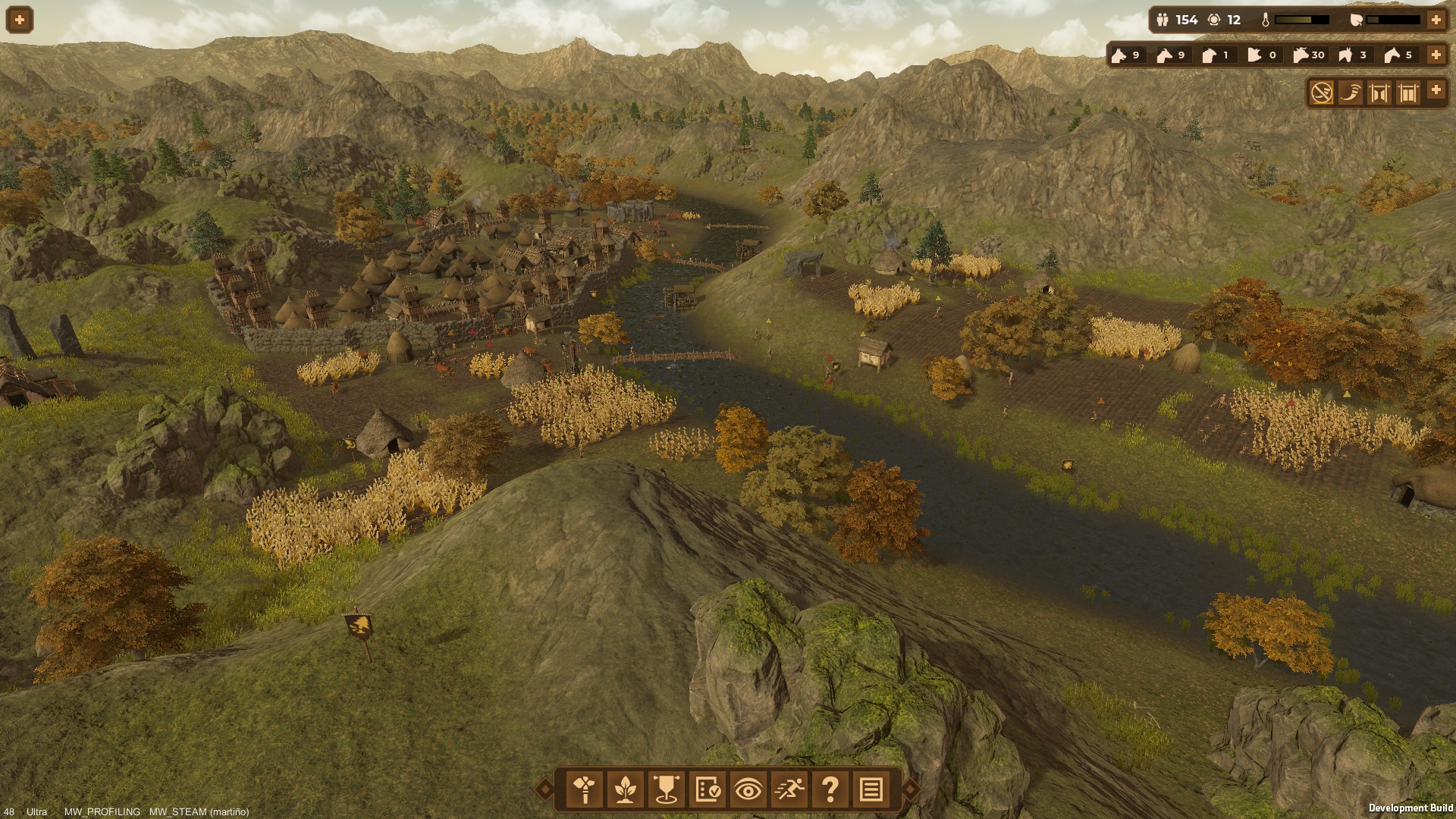Toggle the crossed-out horn alarm button
The height and width of the screenshot is (819, 1456).
tap(1322, 93)
